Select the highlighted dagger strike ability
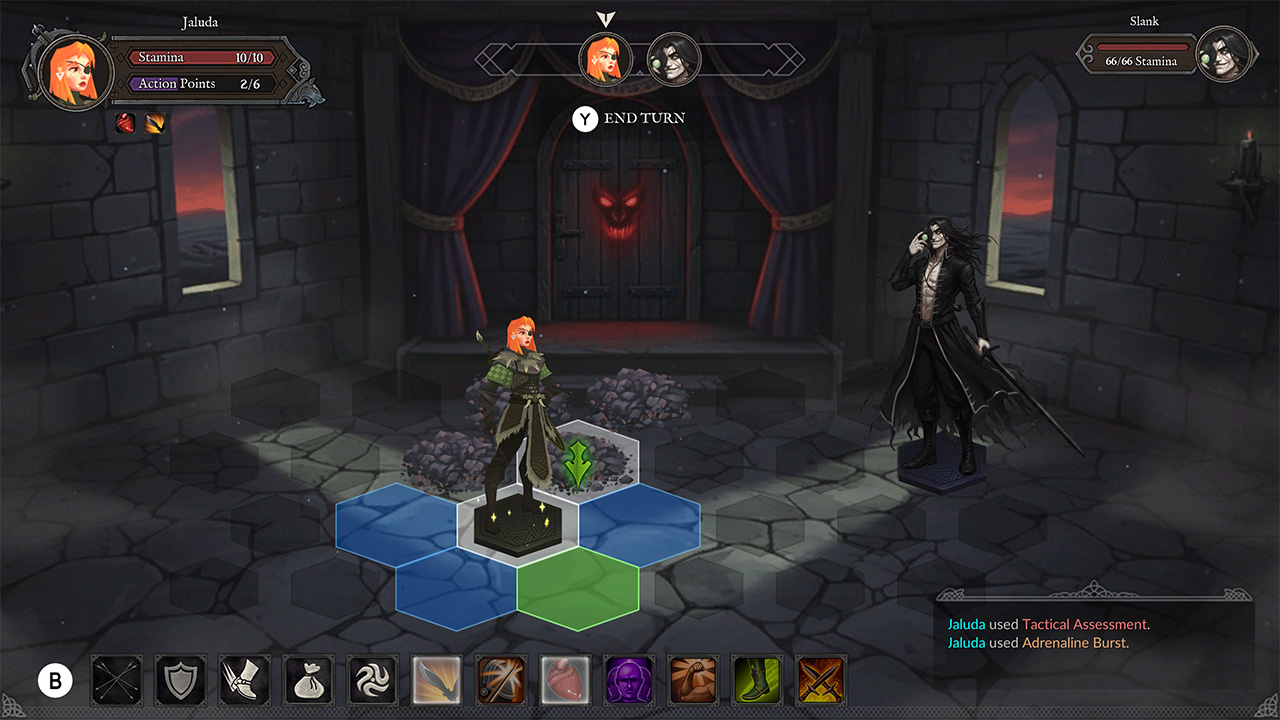1280x720 pixels. (436, 680)
